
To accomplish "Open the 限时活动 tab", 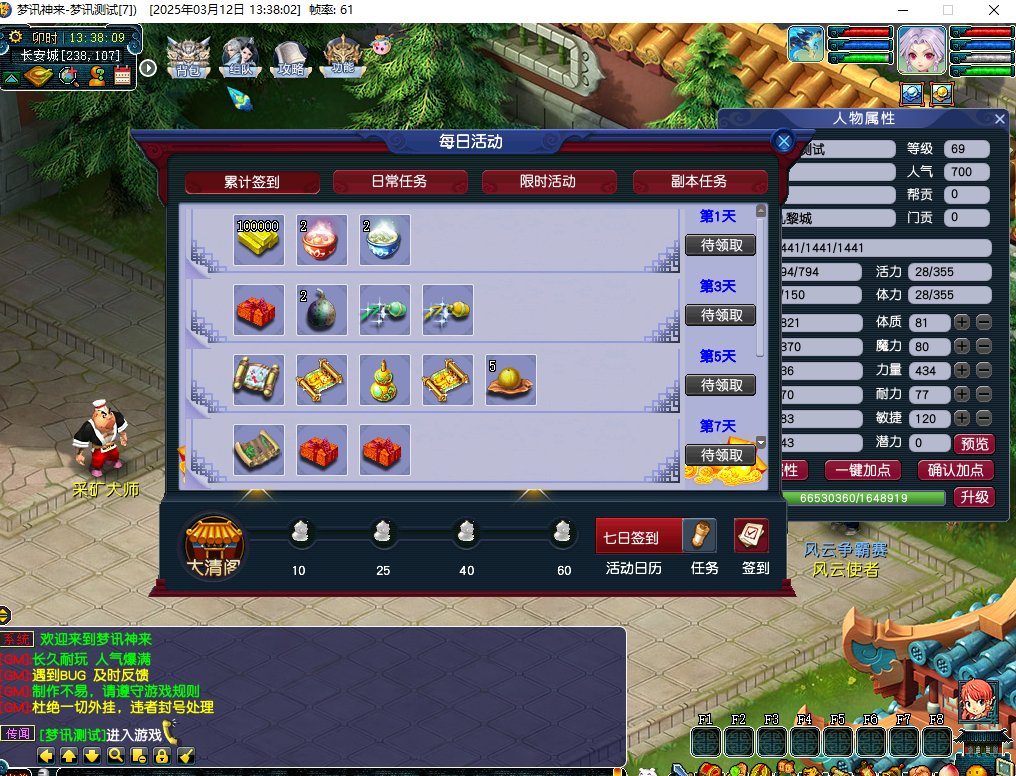I will [x=548, y=182].
